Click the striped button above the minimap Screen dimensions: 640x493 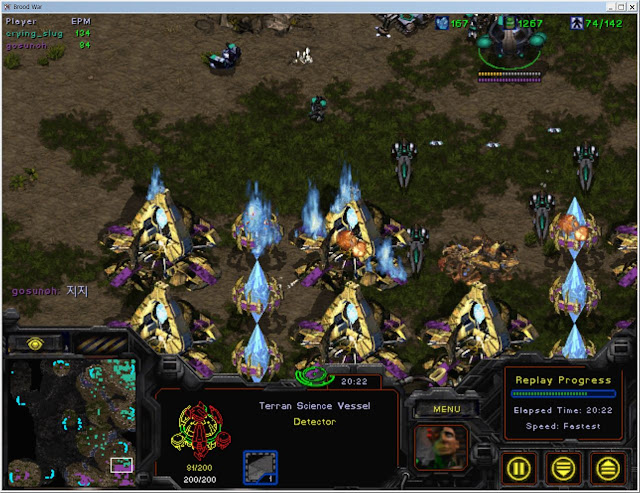[103, 343]
